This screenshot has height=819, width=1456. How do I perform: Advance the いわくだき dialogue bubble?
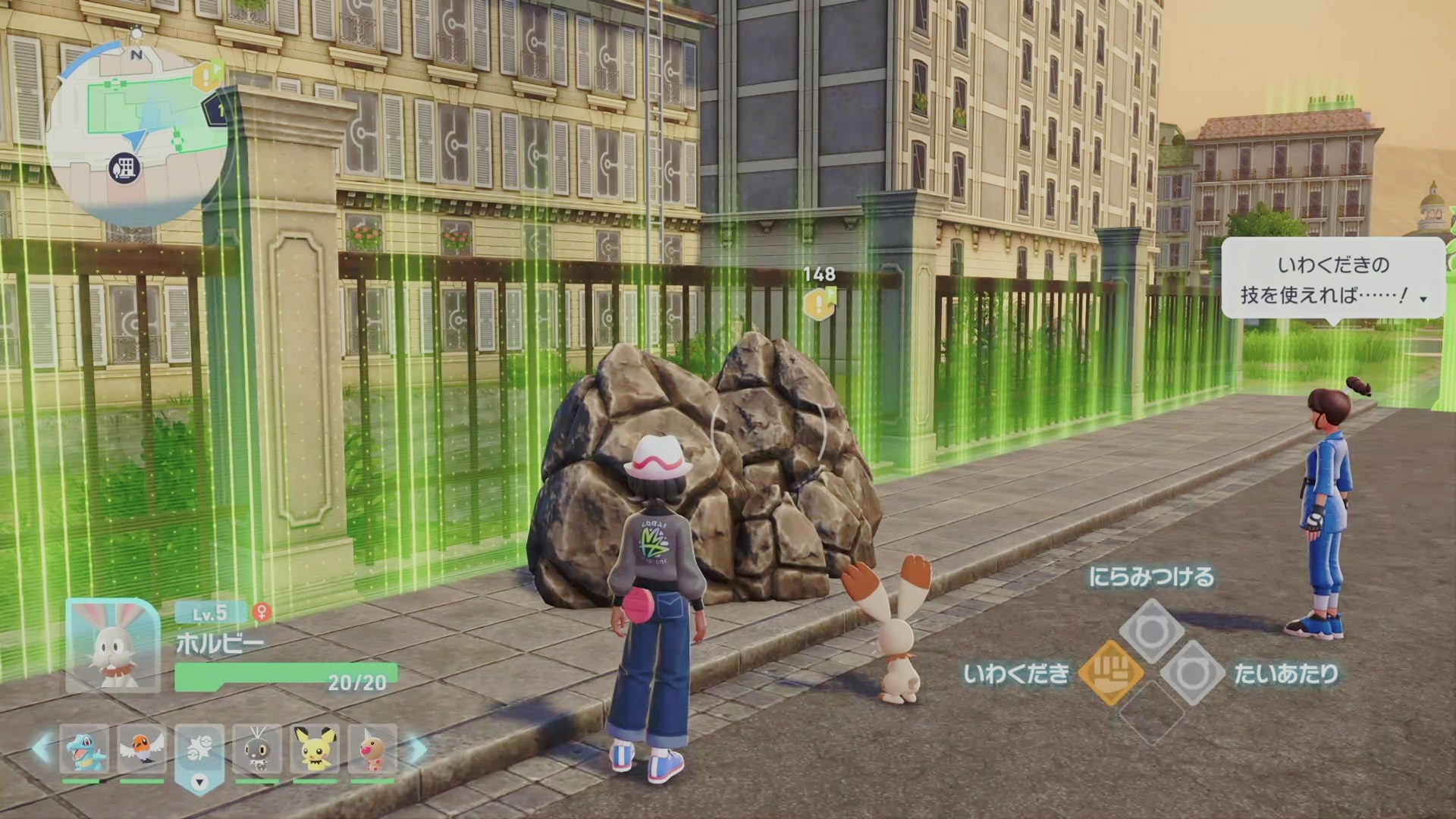point(1332,279)
